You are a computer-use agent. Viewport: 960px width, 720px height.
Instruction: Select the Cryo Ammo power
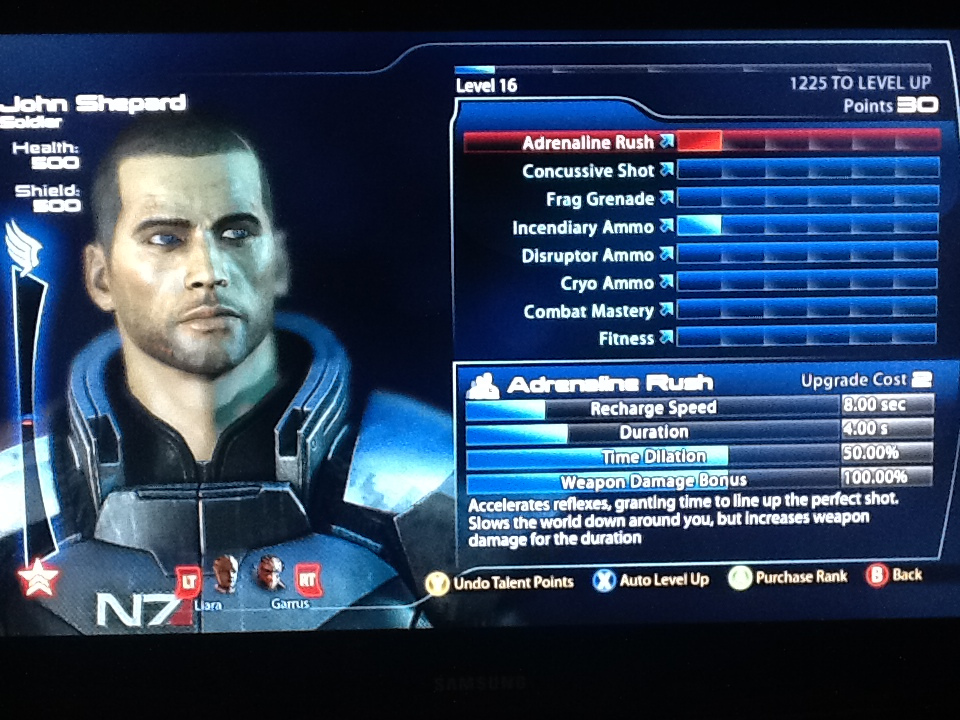[x=606, y=283]
